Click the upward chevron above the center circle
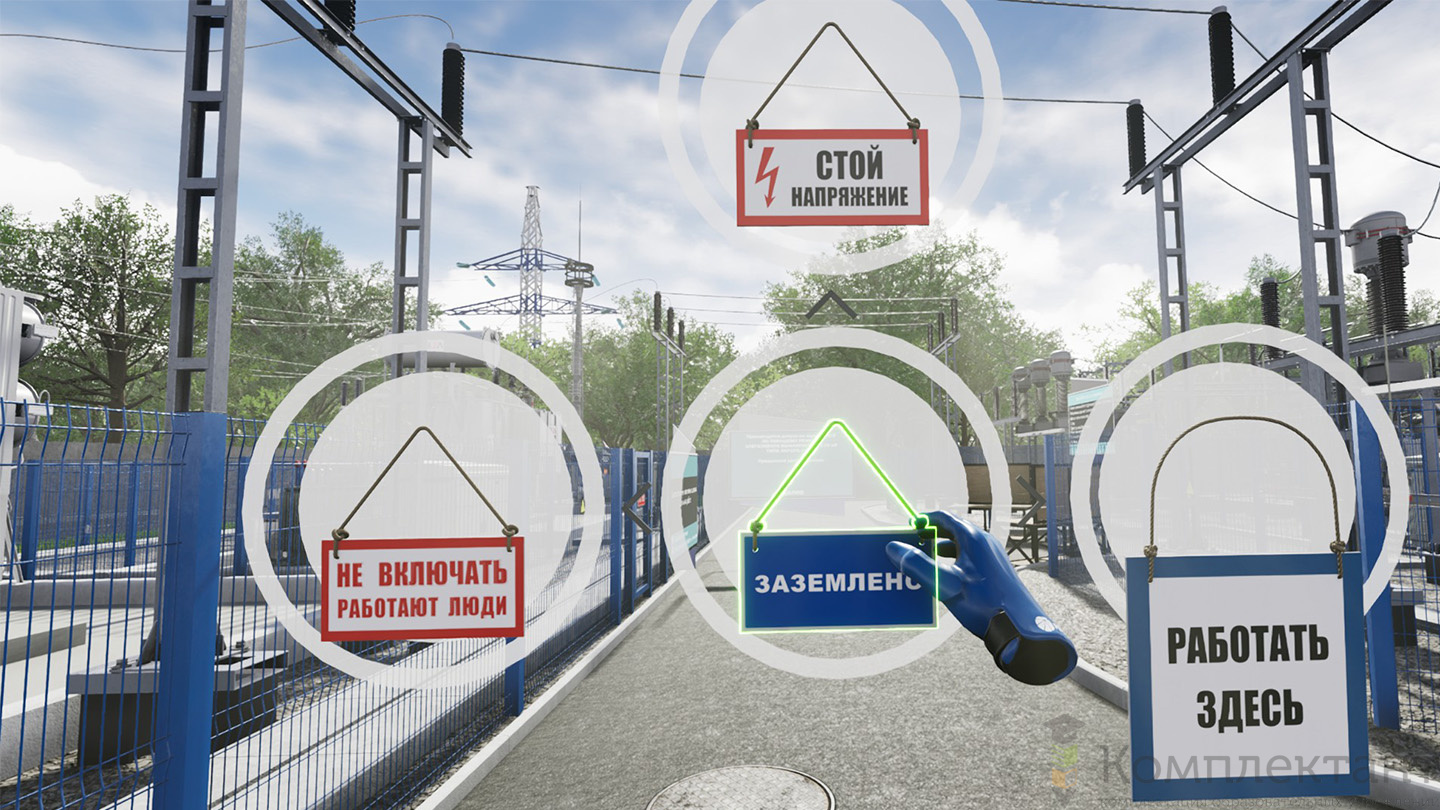The image size is (1440, 810). (832, 306)
